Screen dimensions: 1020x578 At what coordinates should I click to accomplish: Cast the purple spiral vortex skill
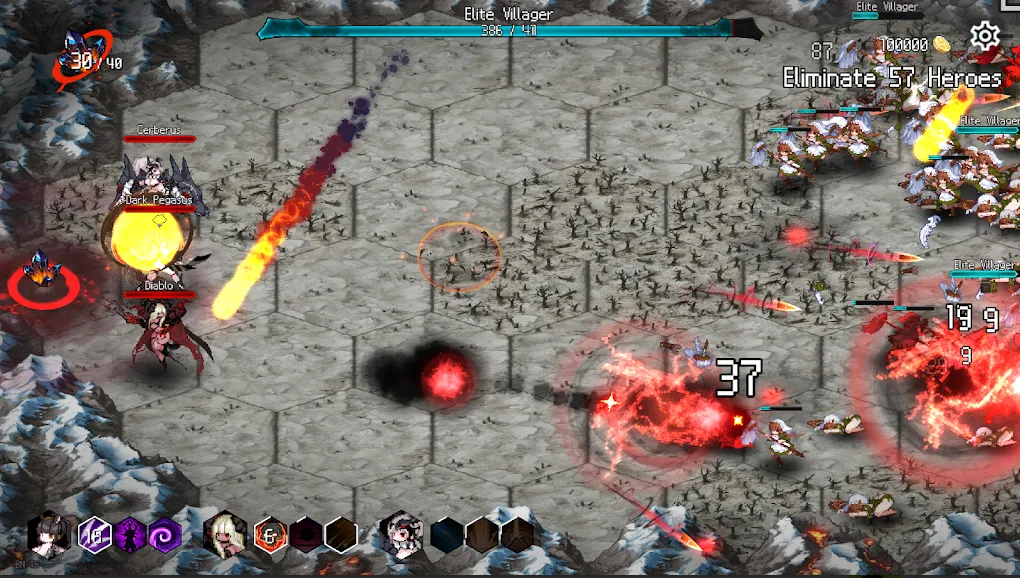tap(164, 535)
